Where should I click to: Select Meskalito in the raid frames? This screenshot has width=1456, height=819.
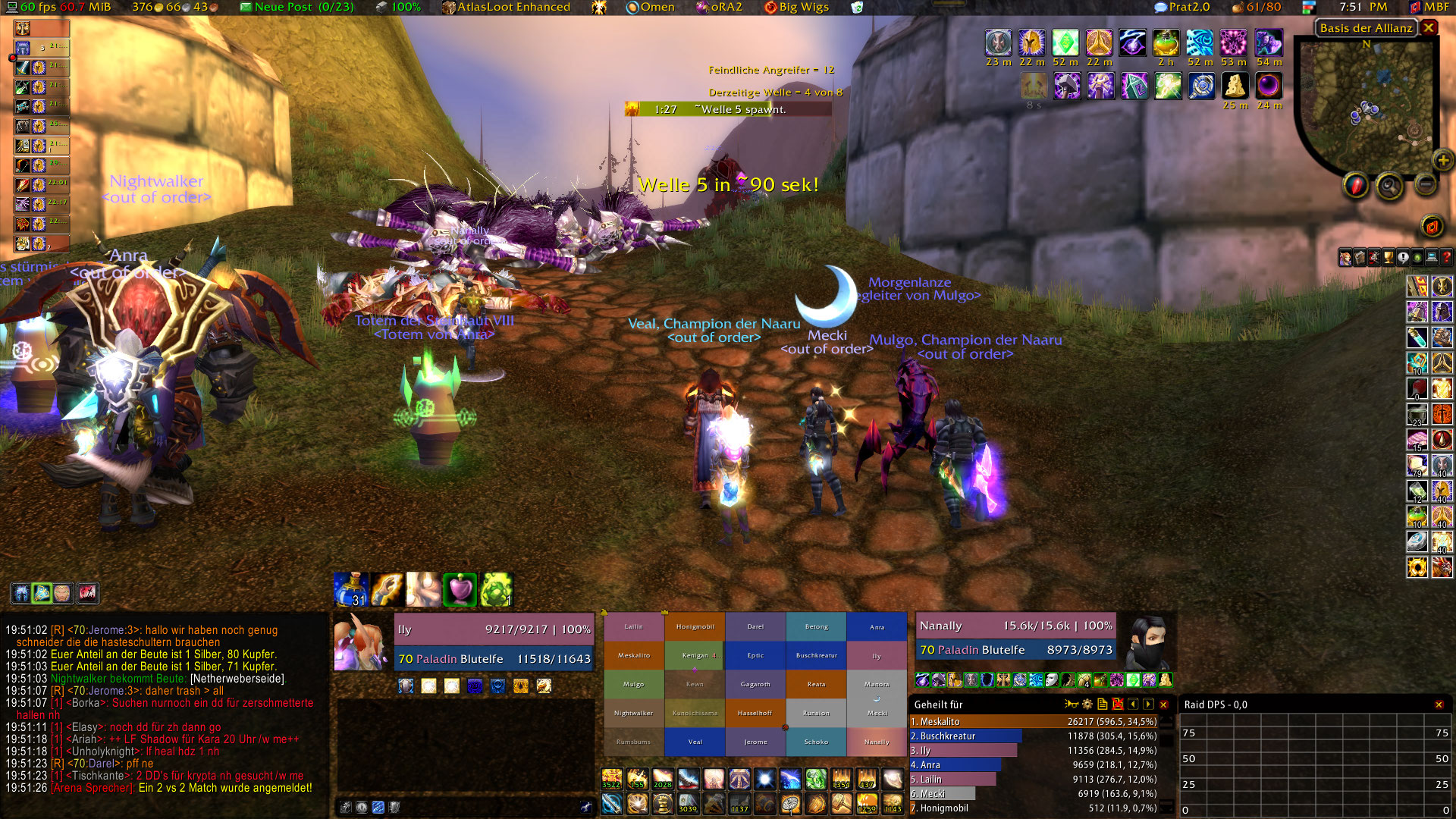click(634, 655)
